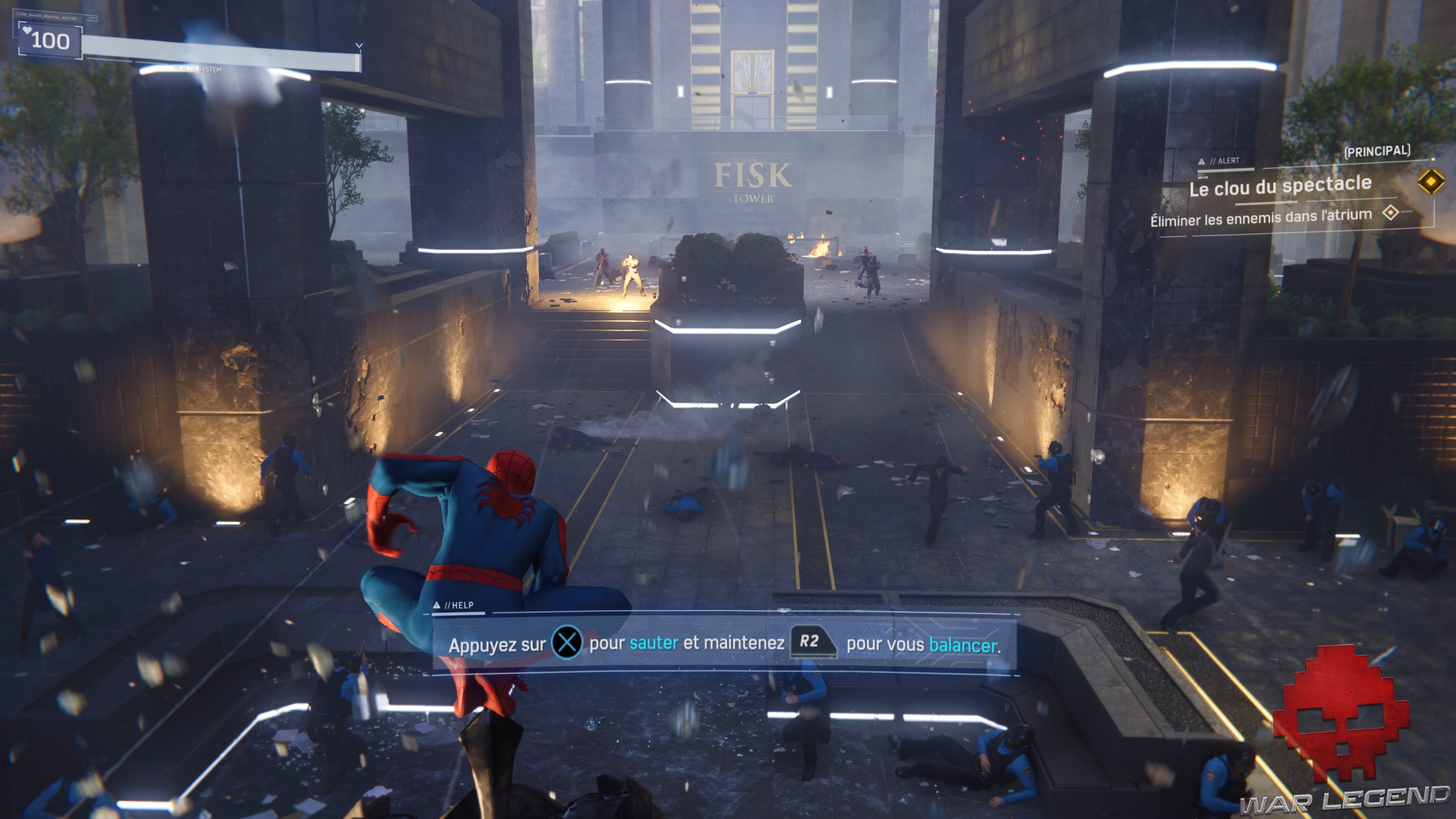Select the heart icon on the health counter
The image size is (1456, 819).
click(x=28, y=30)
